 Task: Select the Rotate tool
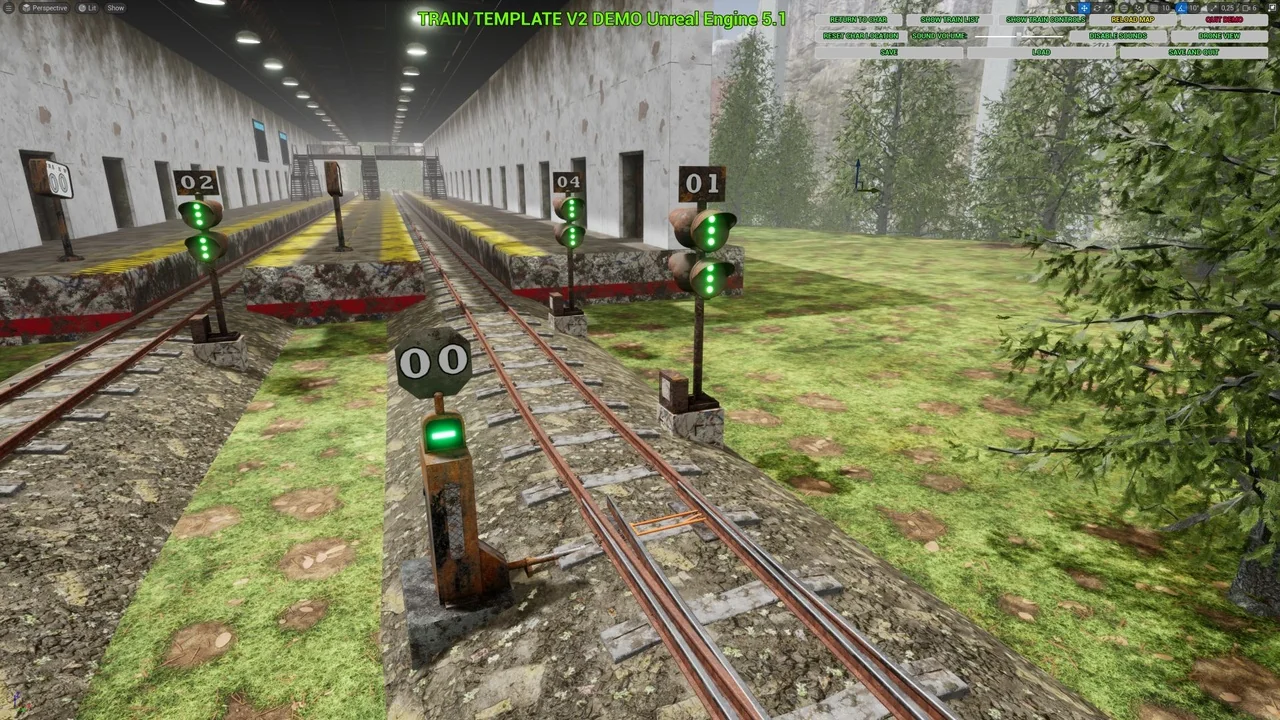(x=1097, y=7)
